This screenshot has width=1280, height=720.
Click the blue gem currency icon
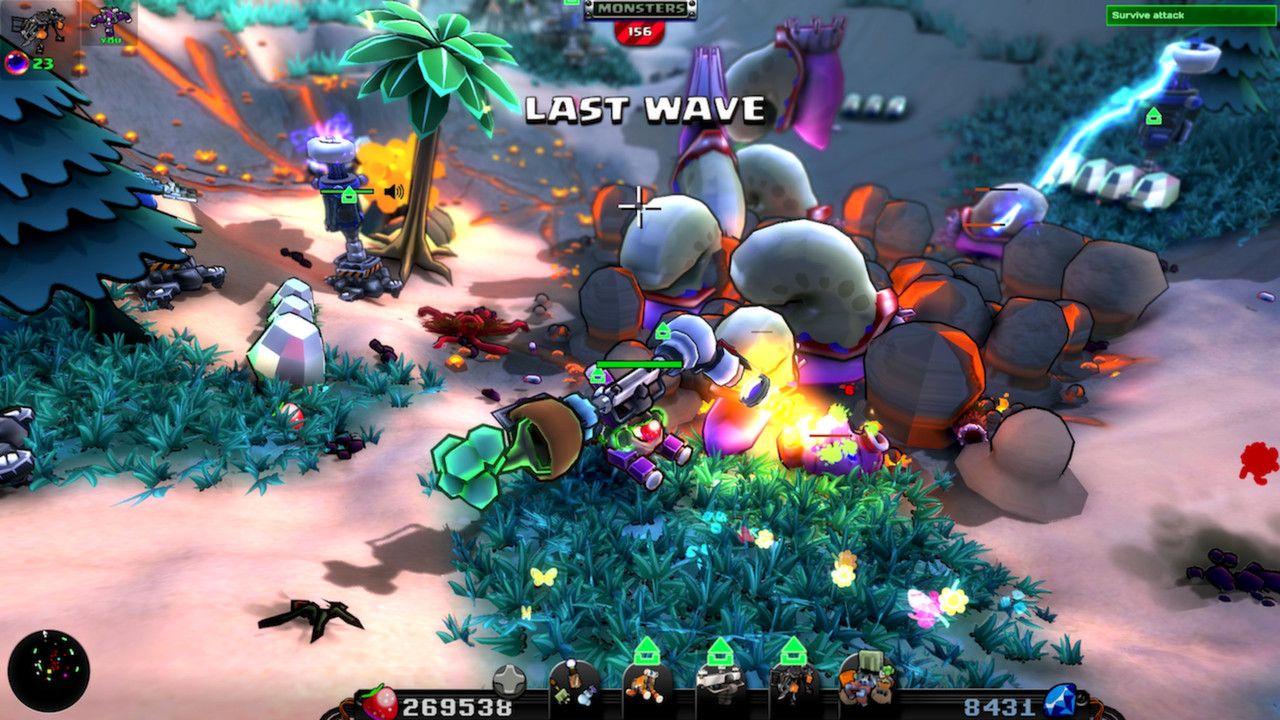(x=1058, y=698)
